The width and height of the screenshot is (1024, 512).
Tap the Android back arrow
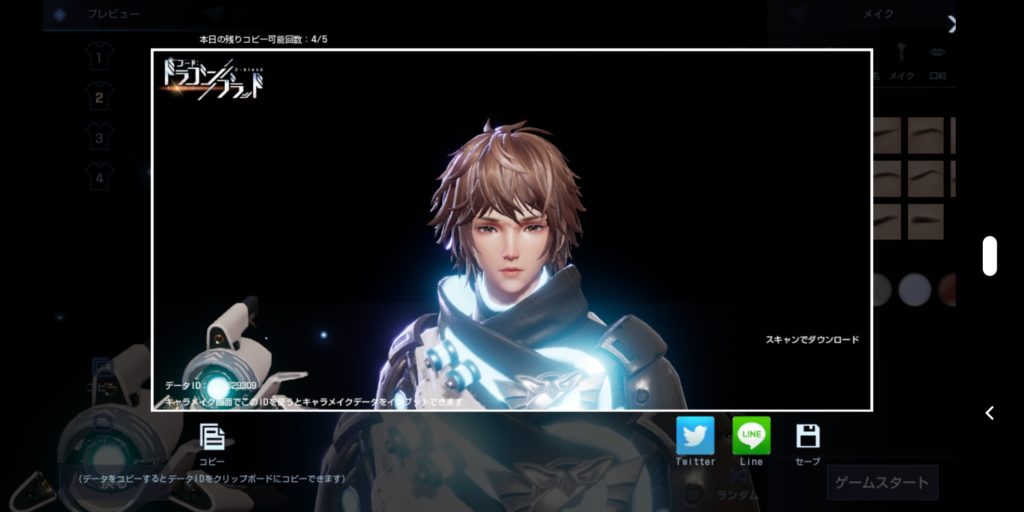pos(989,413)
